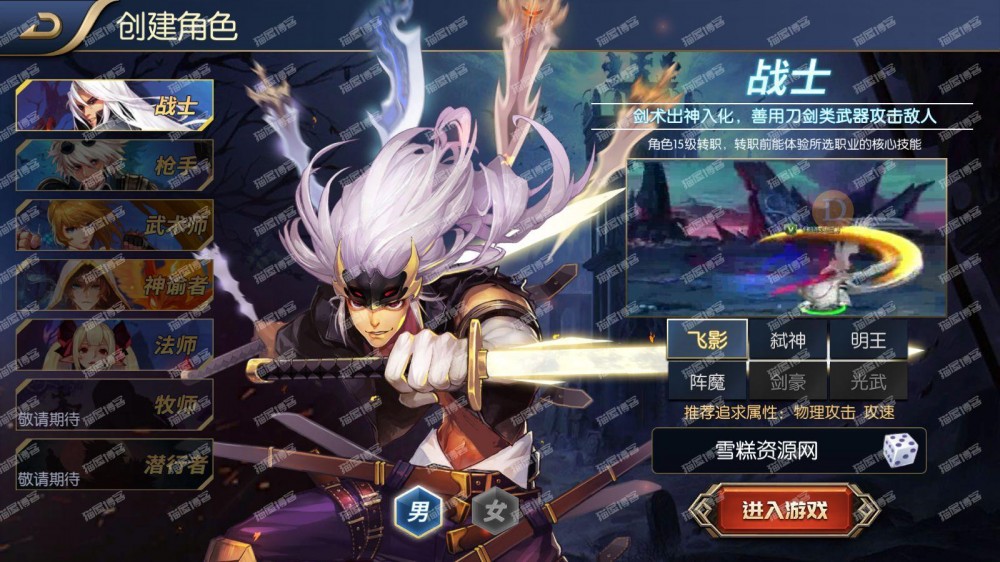This screenshot has width=1000, height=562.
Task: Select the 战士 warrior class
Action: point(114,105)
